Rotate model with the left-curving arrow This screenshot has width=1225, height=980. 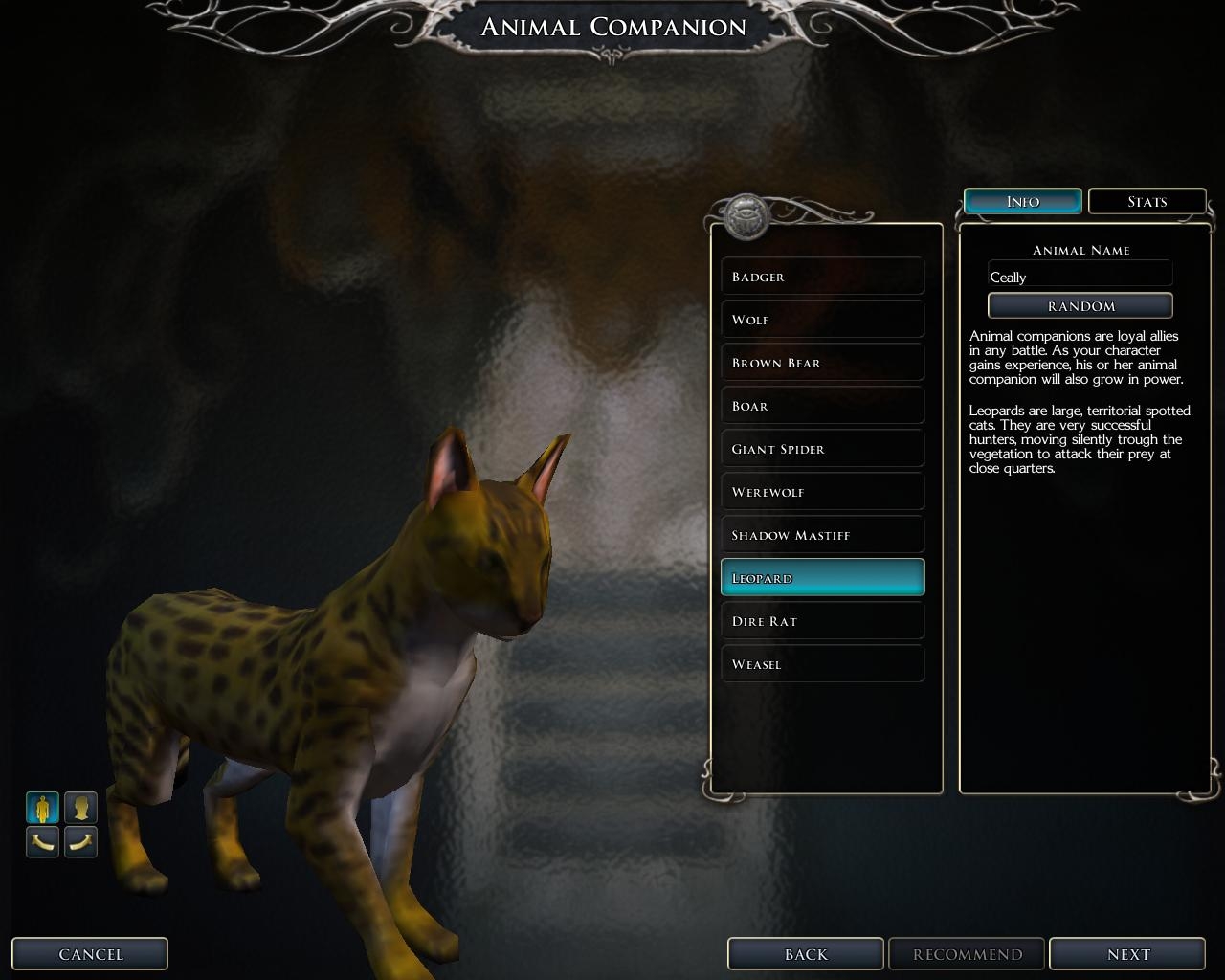[x=42, y=842]
